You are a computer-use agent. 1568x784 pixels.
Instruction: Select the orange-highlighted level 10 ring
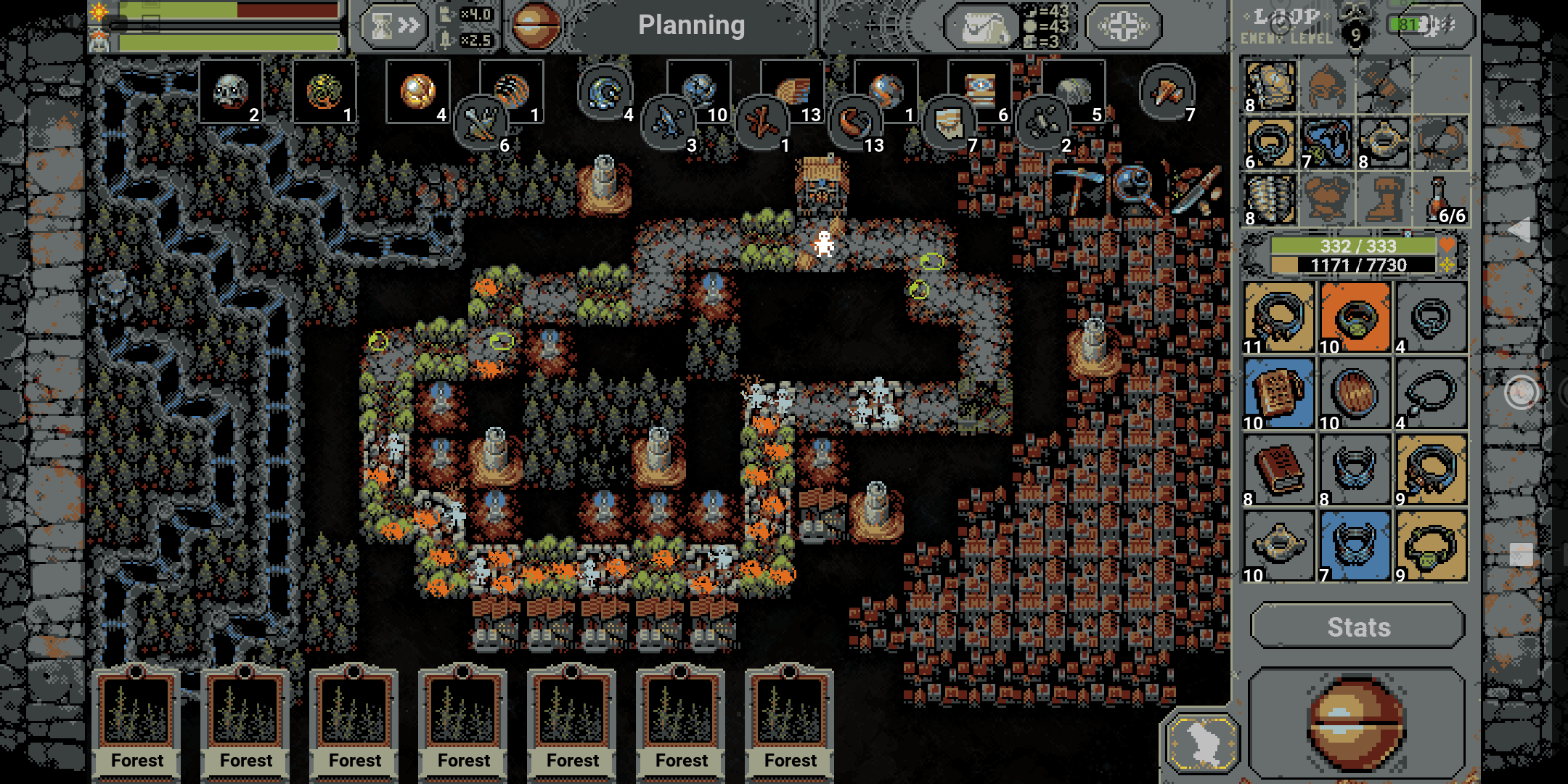click(x=1355, y=317)
